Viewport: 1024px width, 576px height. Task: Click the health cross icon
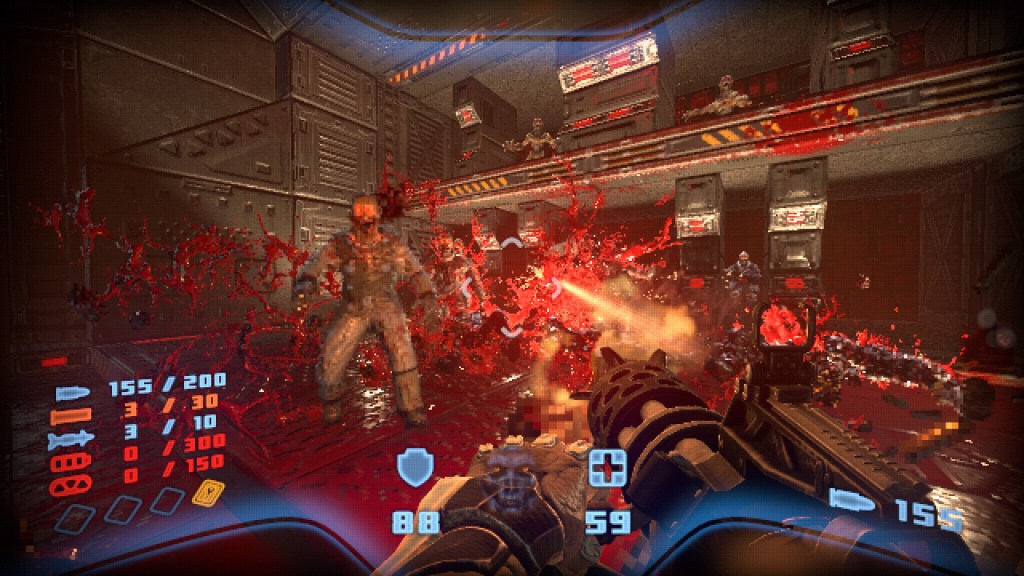tap(606, 467)
